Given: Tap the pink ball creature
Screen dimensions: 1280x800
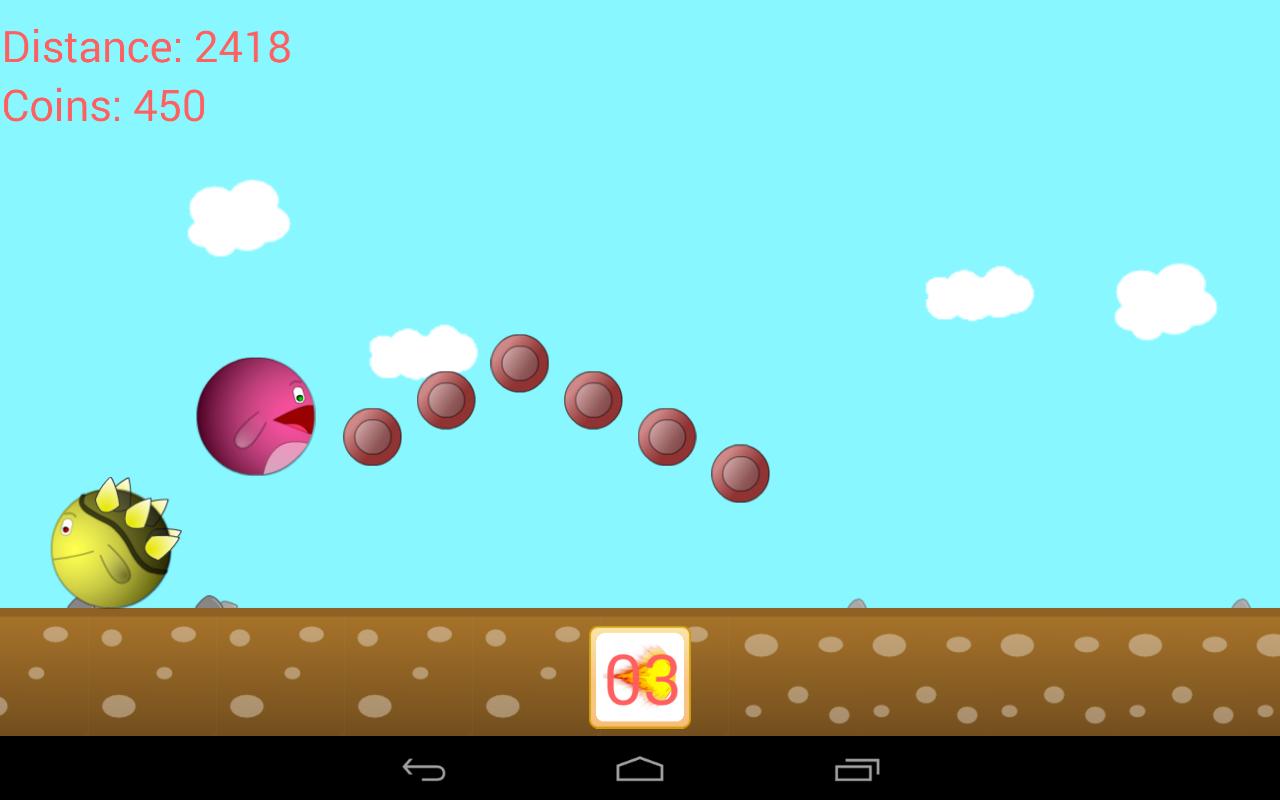Looking at the screenshot, I should click(x=255, y=415).
